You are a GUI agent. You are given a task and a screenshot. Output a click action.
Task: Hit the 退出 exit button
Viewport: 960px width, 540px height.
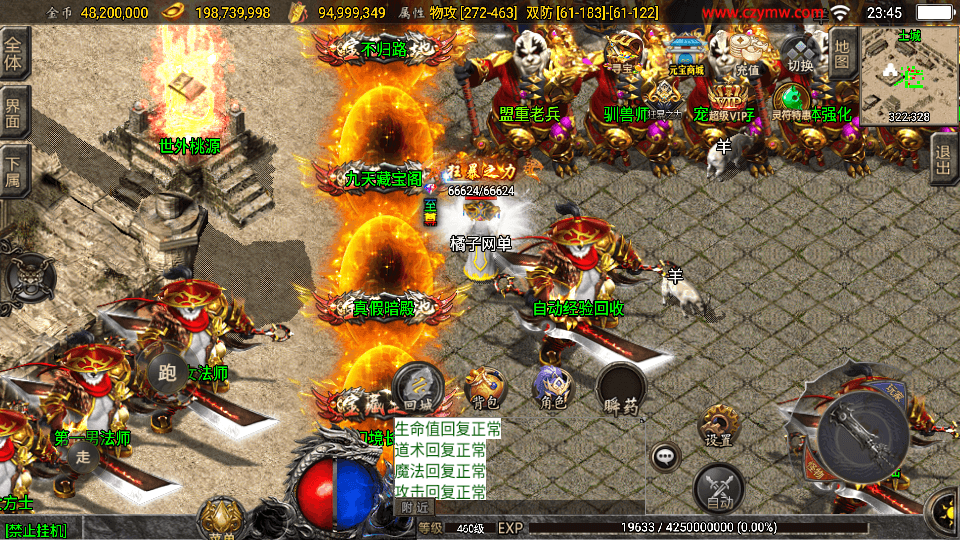point(942,160)
